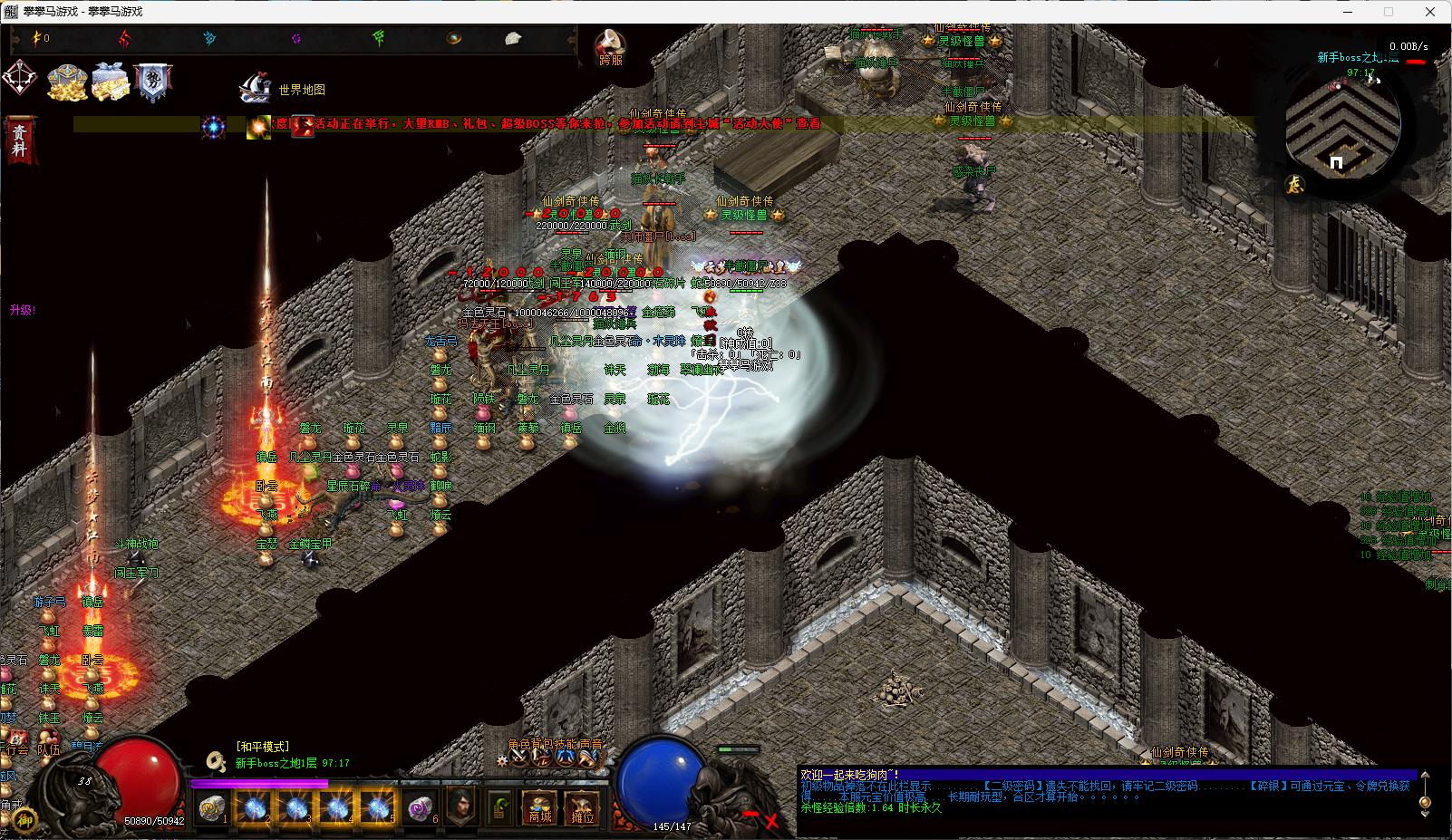Open the silver gift box icon

pos(111,82)
